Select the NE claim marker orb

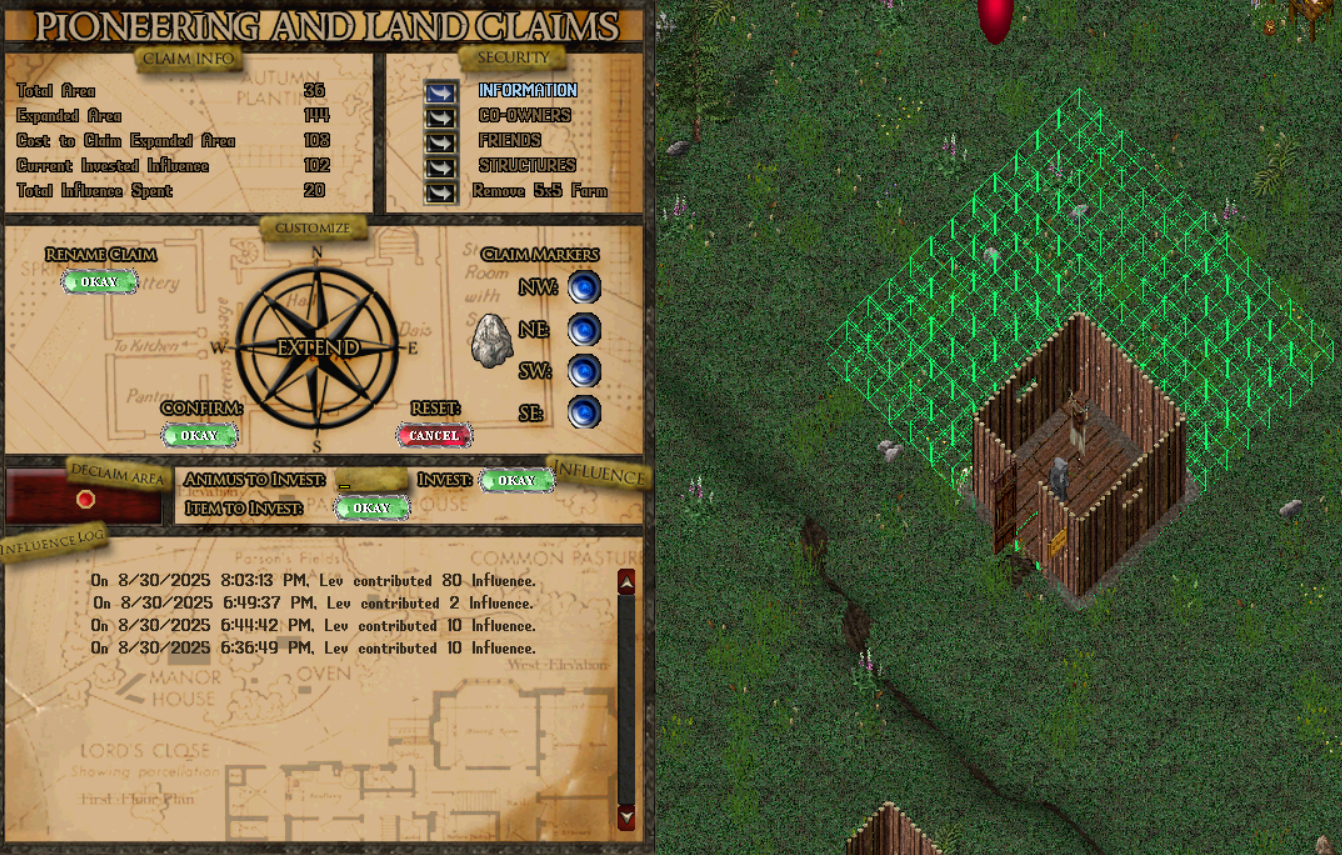tap(584, 330)
